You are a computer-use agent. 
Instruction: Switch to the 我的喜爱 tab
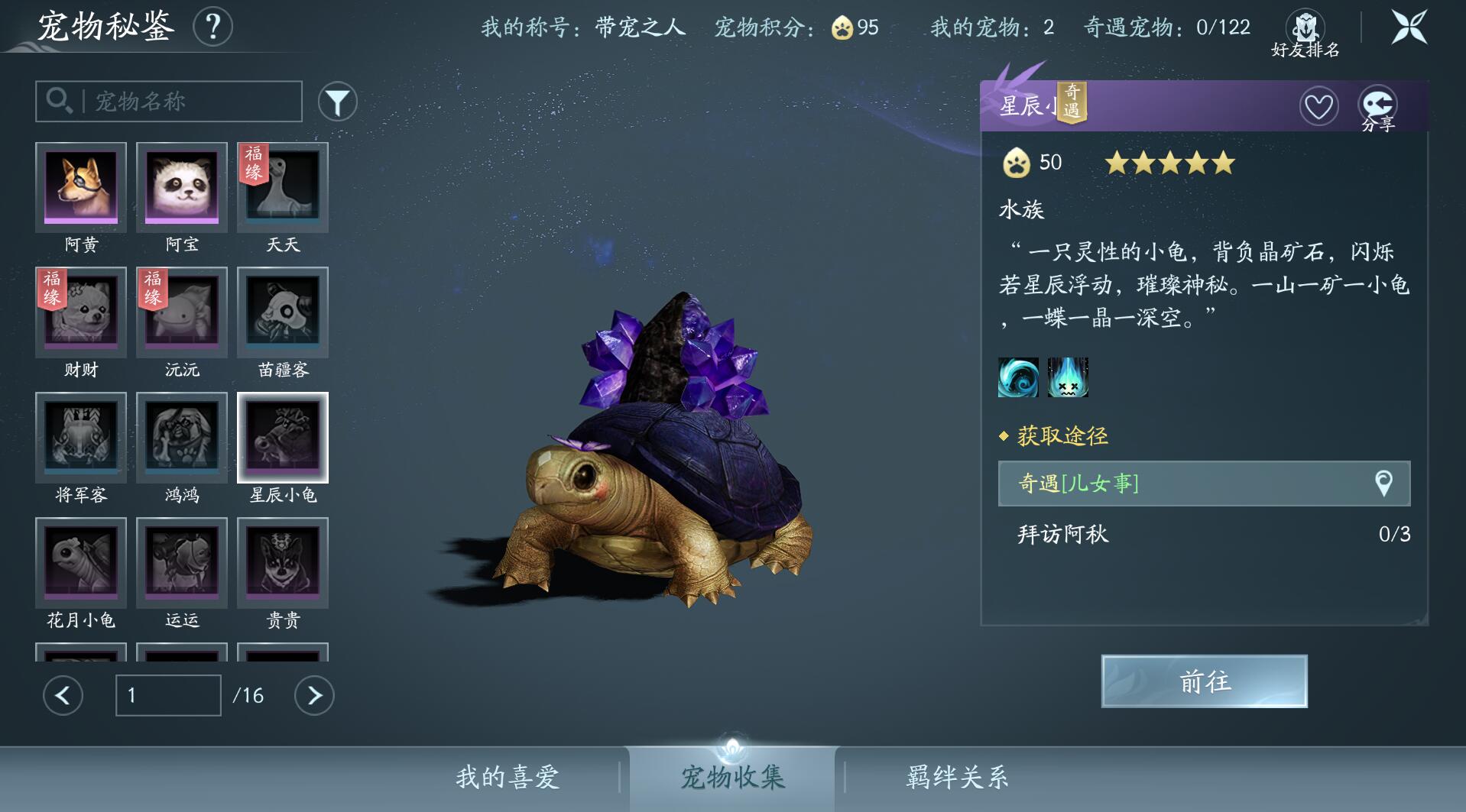point(508,778)
